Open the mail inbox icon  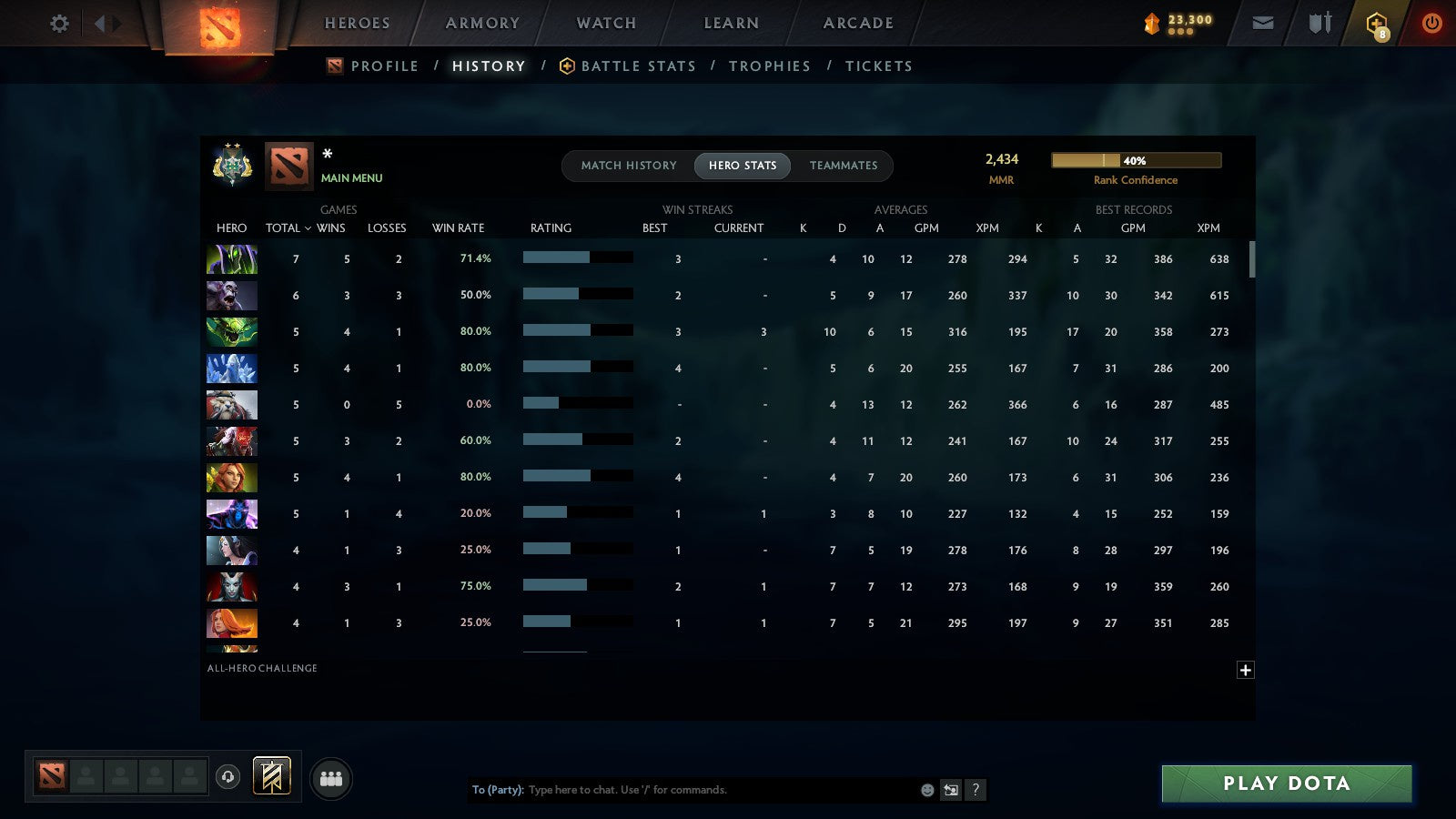(1263, 23)
